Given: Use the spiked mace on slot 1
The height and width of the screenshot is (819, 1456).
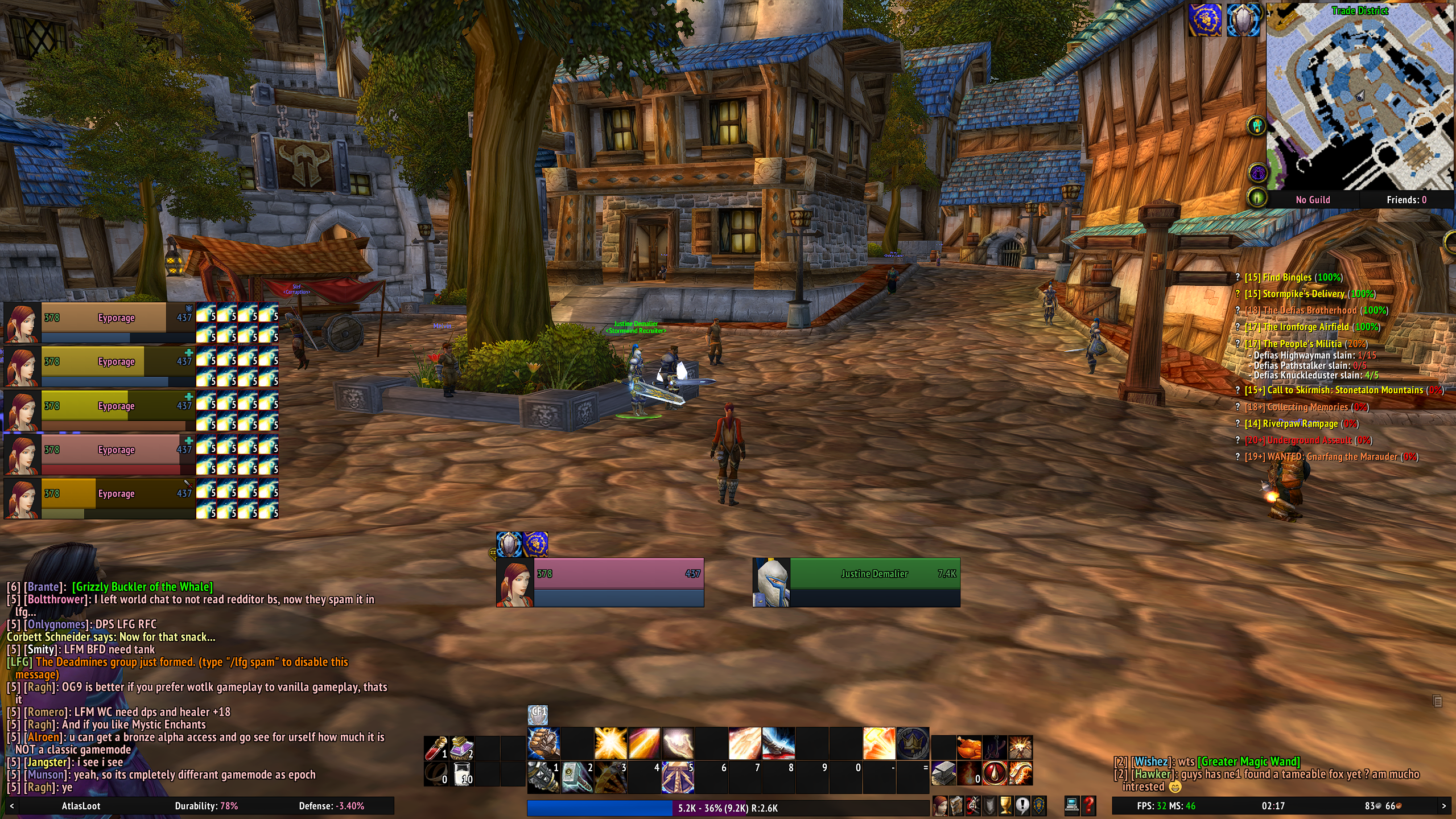Looking at the screenshot, I should coord(543,777).
